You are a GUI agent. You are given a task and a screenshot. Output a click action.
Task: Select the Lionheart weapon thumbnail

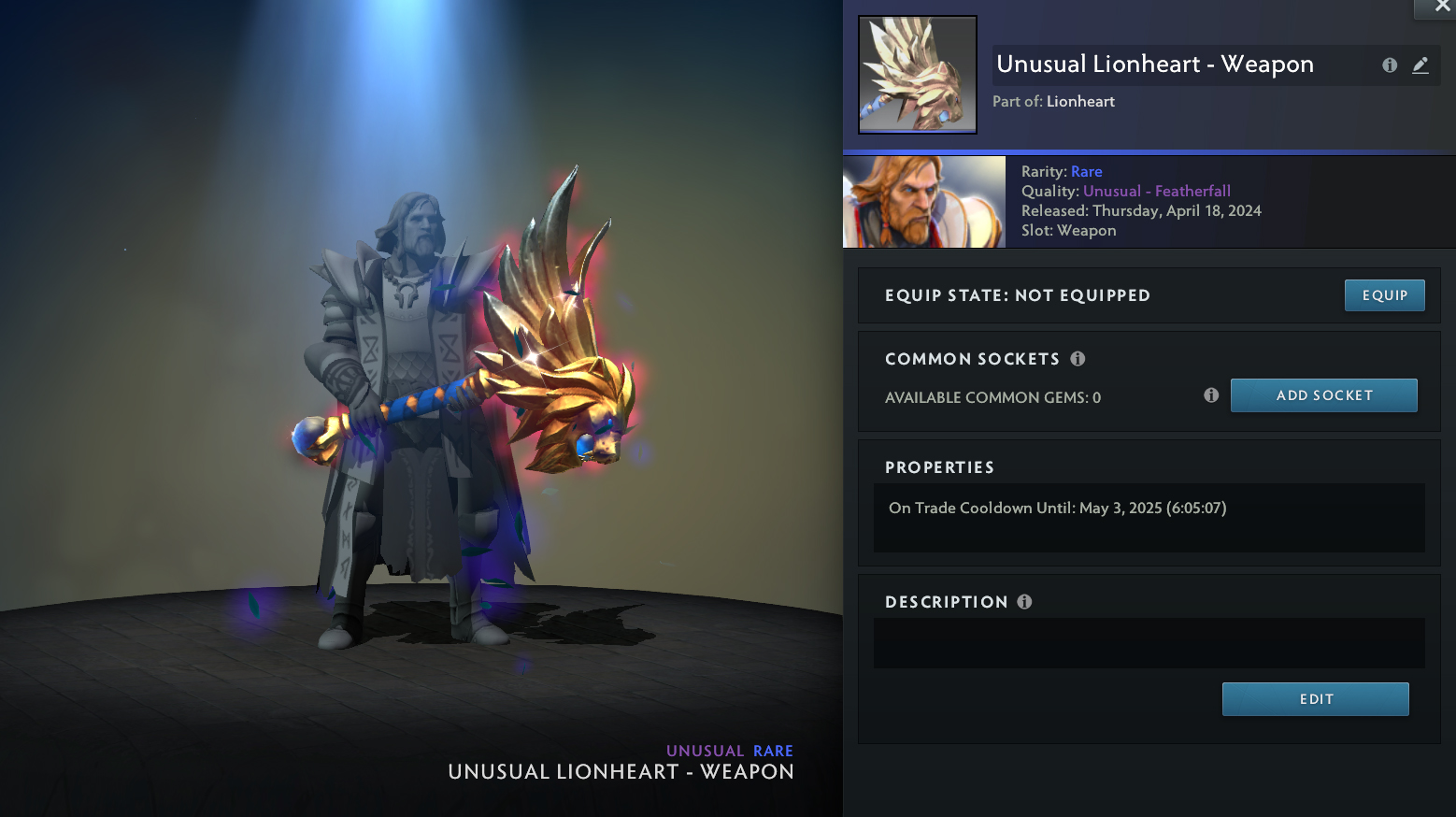918,75
